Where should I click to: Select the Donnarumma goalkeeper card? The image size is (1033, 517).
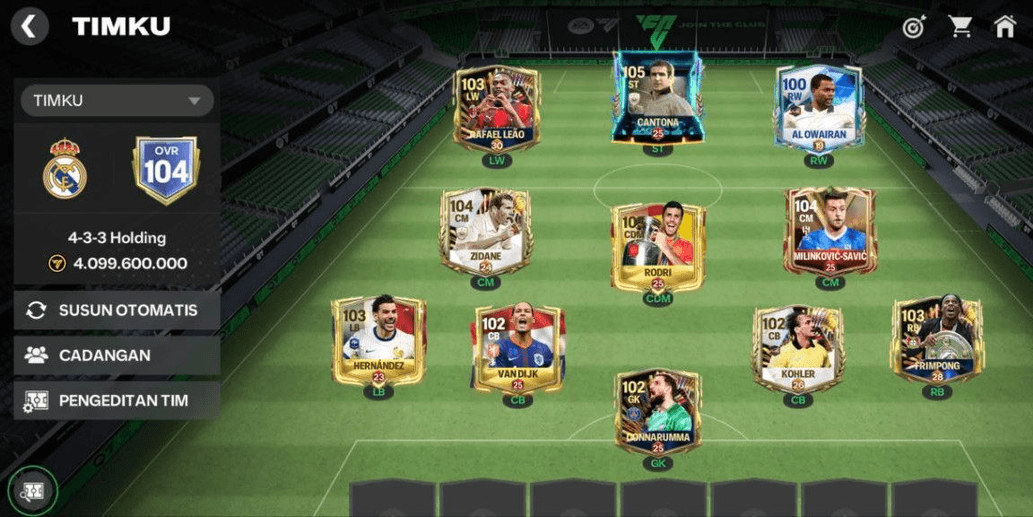pos(657,411)
